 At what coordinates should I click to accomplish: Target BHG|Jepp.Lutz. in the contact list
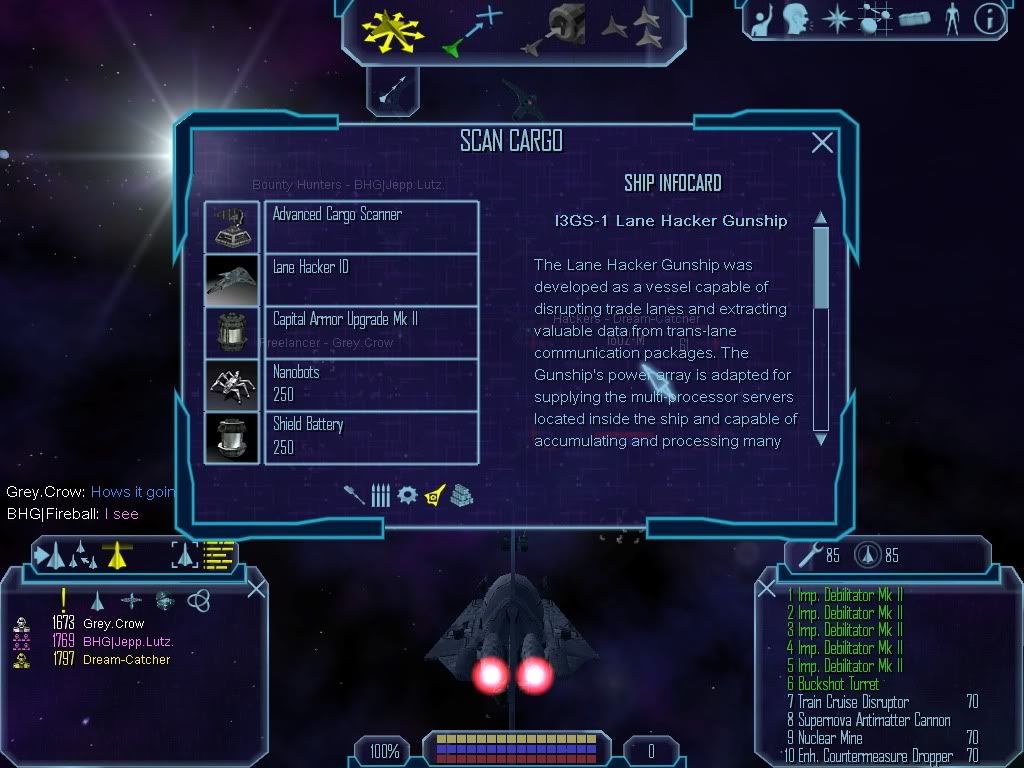(127, 642)
